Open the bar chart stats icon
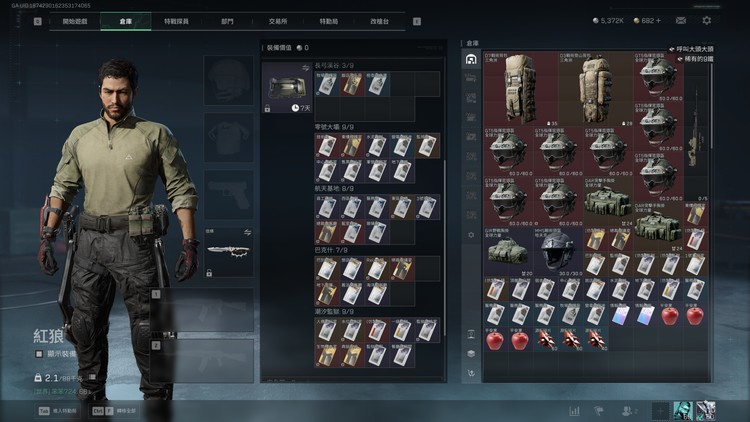This screenshot has height=422, width=750. (575, 410)
